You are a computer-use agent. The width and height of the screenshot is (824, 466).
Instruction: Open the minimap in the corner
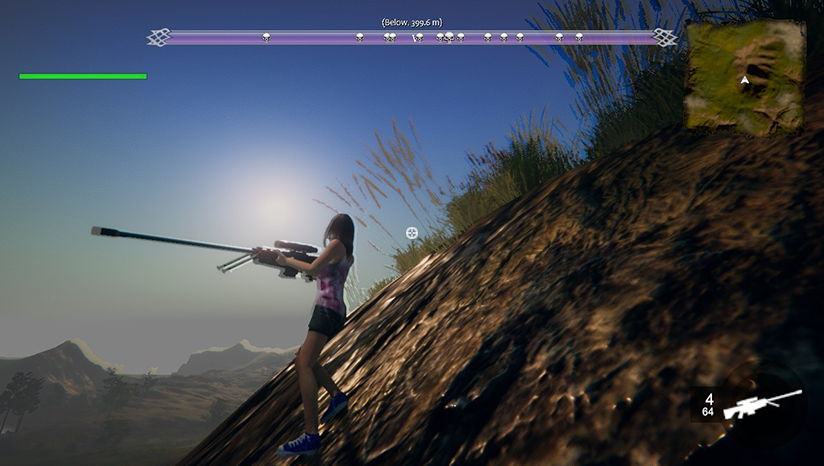(745, 77)
